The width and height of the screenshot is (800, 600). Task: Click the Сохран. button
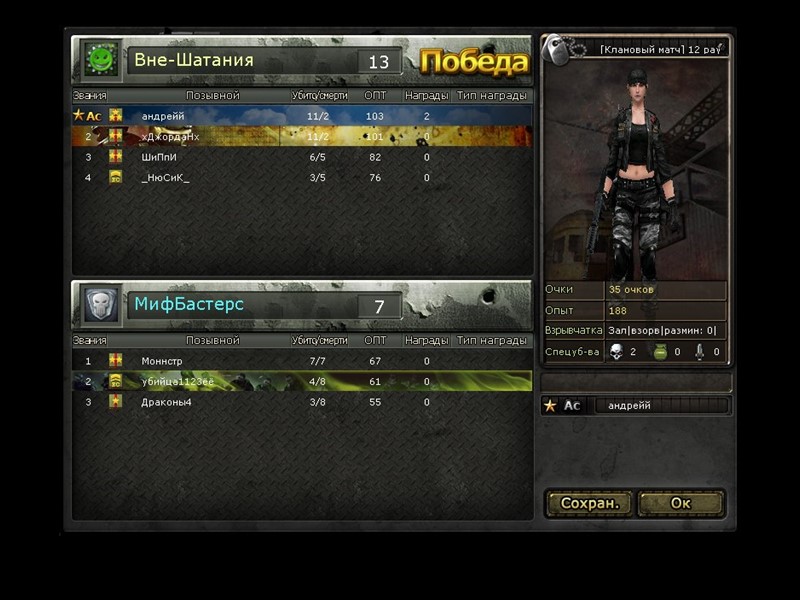(590, 503)
